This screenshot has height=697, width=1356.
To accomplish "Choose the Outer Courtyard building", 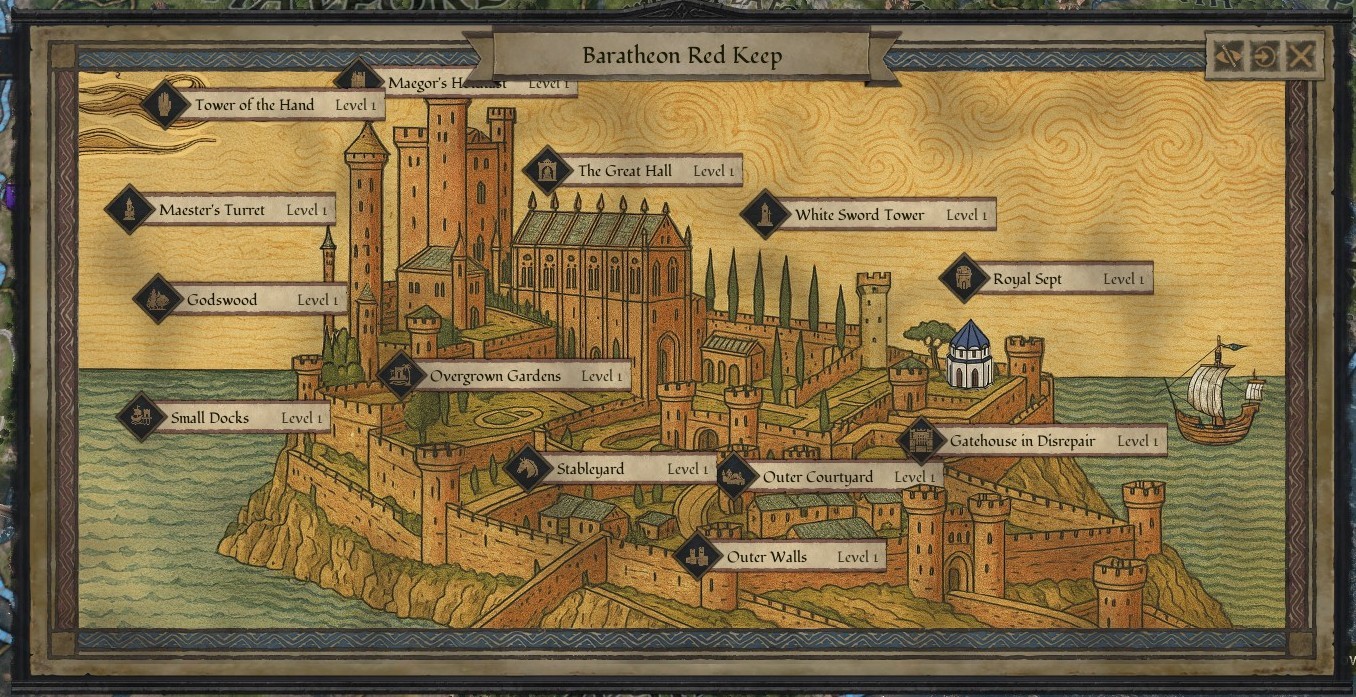I will tap(818, 478).
